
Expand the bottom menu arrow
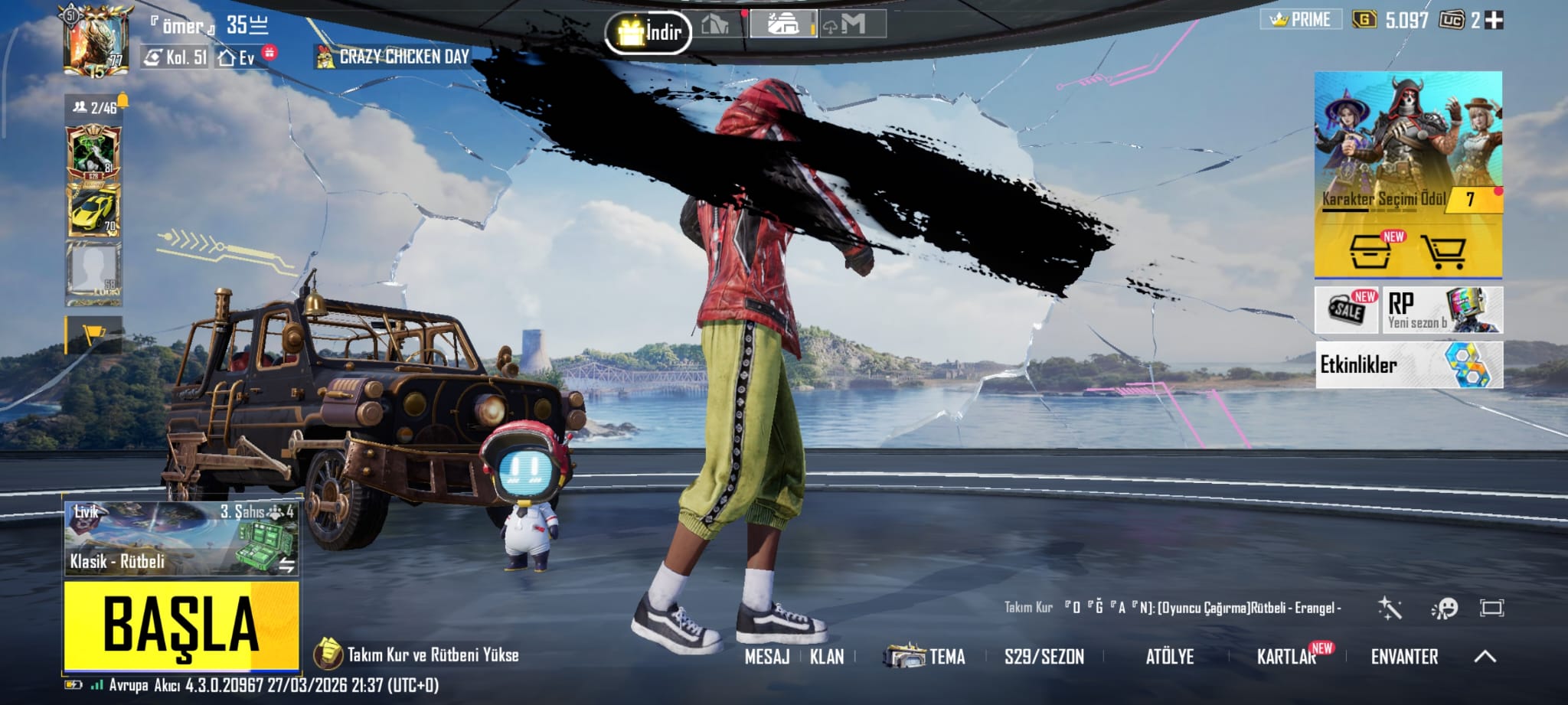point(1485,657)
